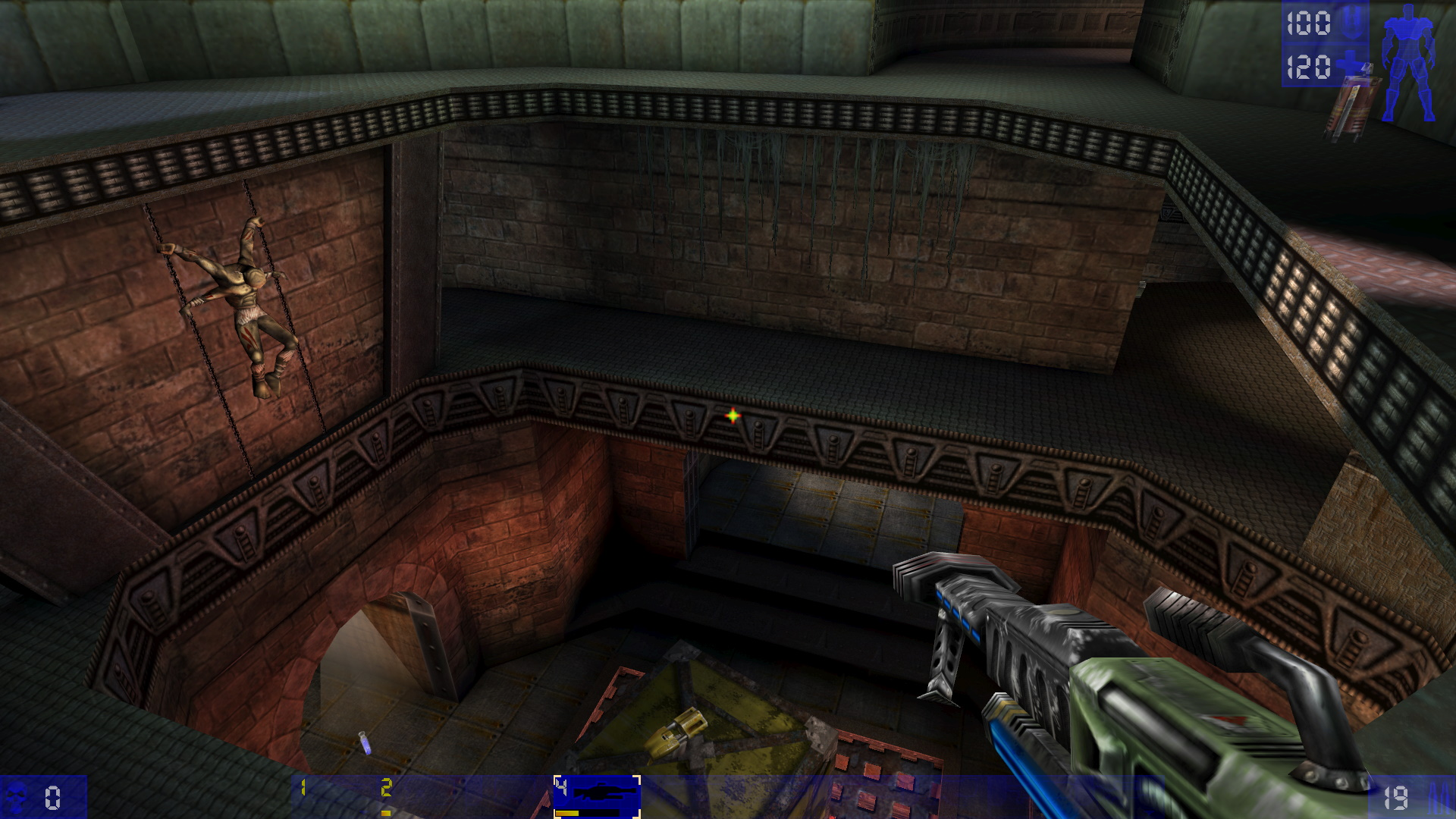
Task: Click the flak cannon icon in weapon slot 4
Action: click(x=604, y=792)
